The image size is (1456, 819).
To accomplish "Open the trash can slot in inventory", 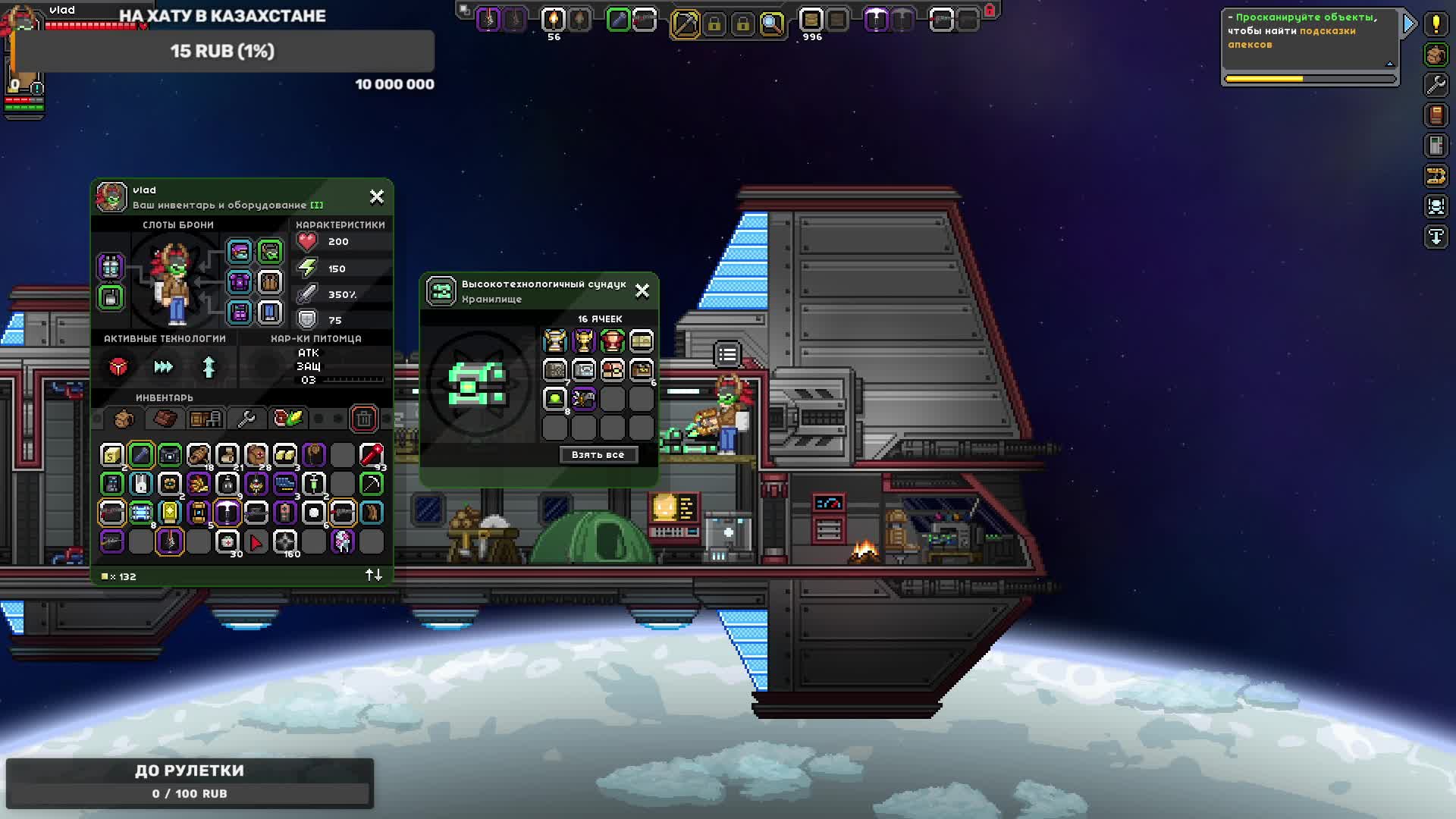I will (364, 419).
